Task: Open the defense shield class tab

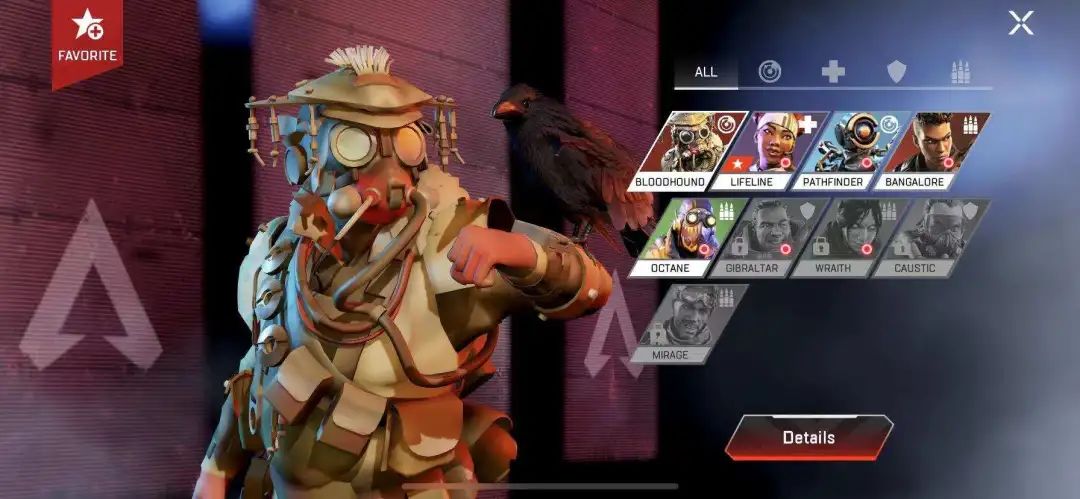Action: tap(897, 72)
